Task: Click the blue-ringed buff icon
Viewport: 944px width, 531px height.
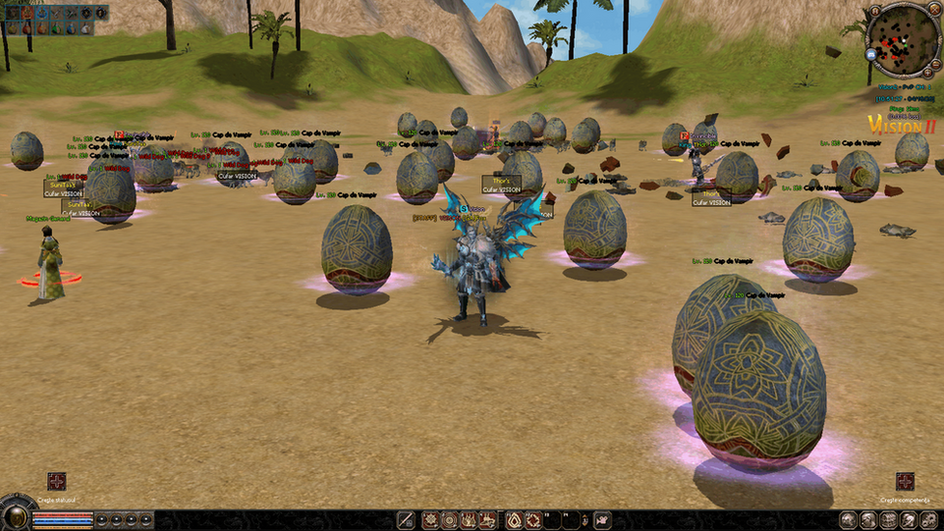Action: point(42,13)
